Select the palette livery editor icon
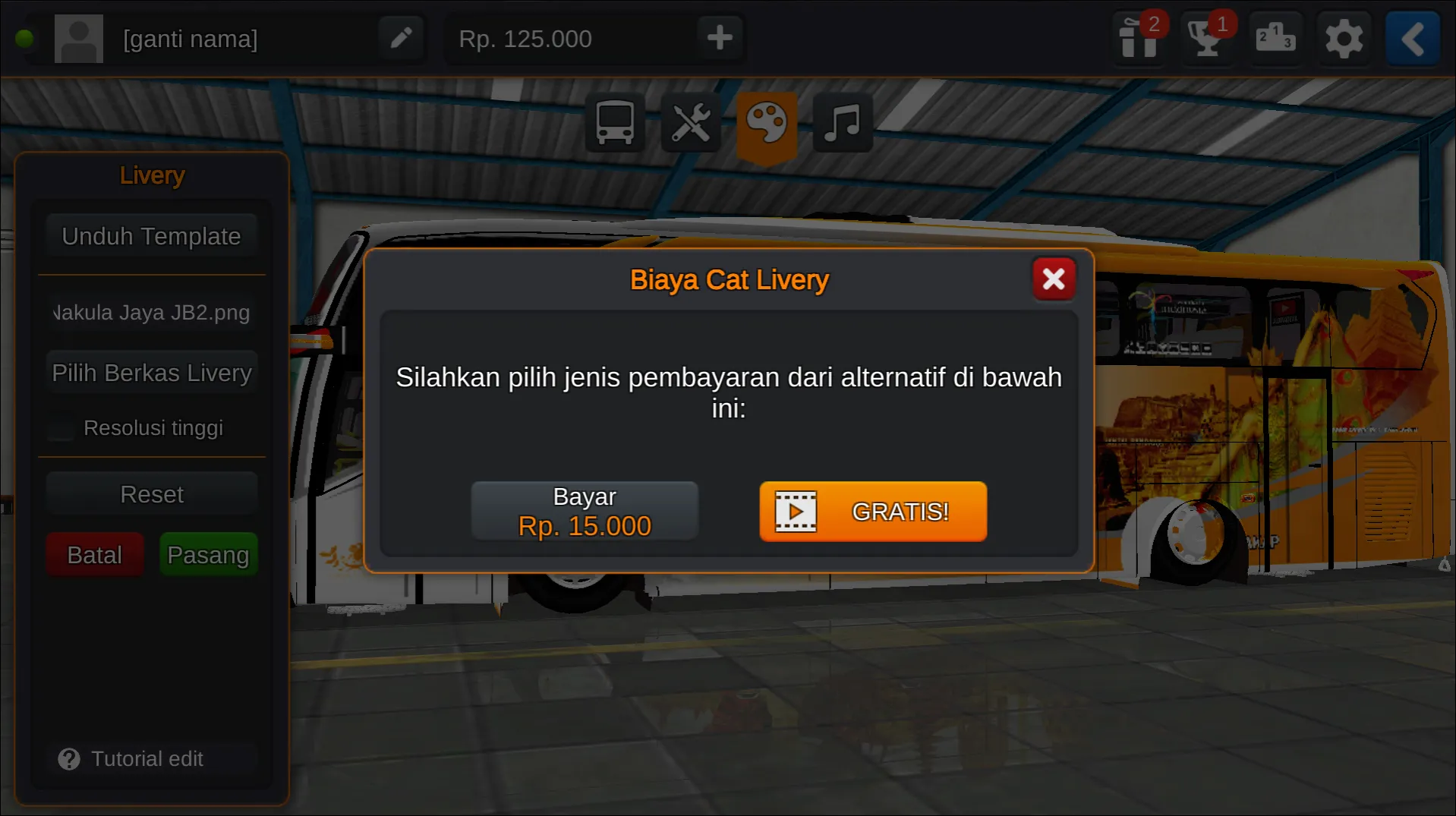Viewport: 1456px width, 816px height. click(x=767, y=122)
